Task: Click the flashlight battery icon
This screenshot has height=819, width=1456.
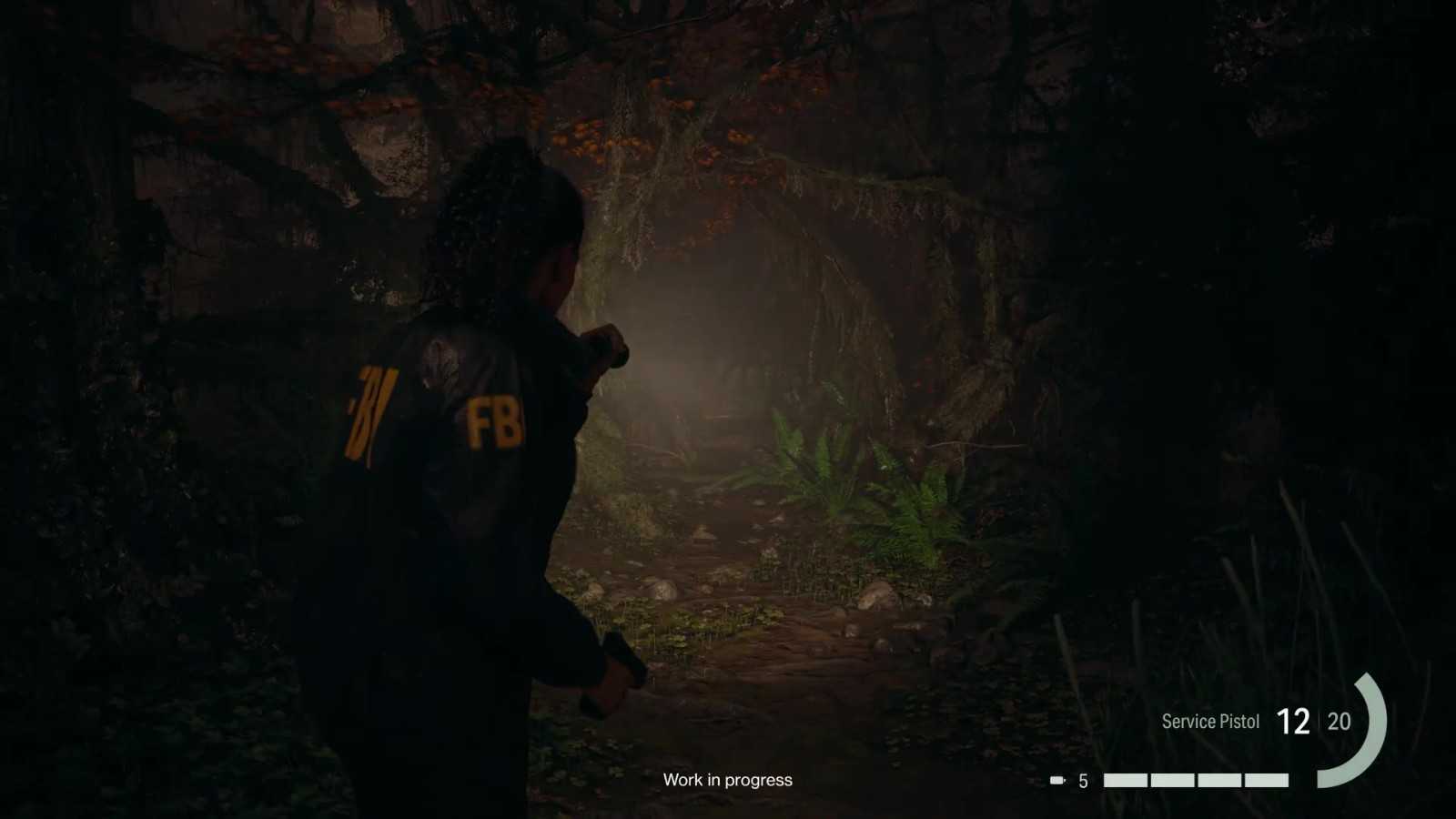Action: [1057, 781]
